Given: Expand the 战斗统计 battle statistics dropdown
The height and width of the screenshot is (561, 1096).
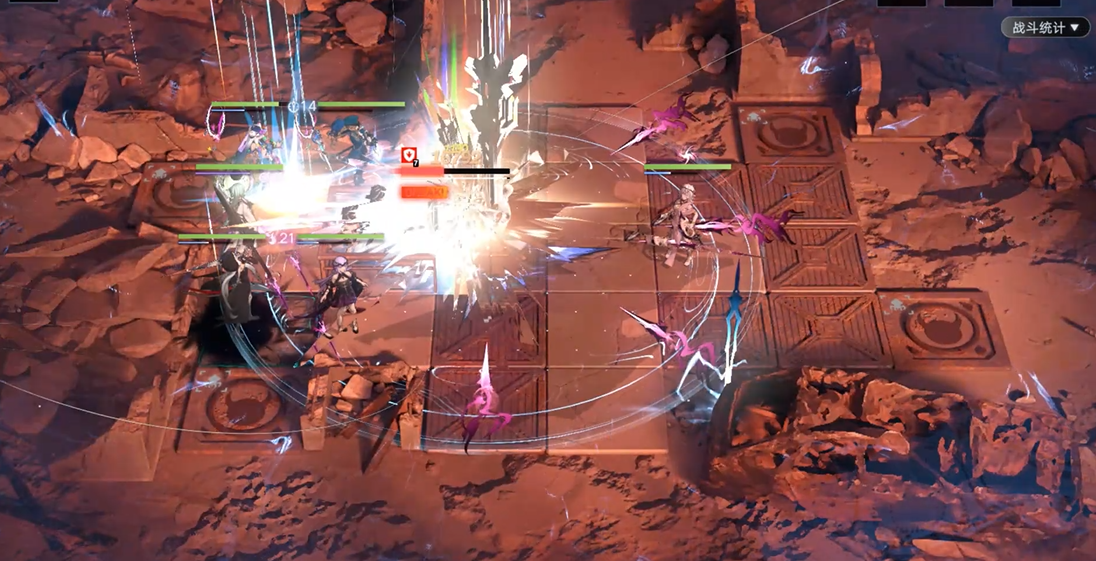Looking at the screenshot, I should pos(1045,28).
